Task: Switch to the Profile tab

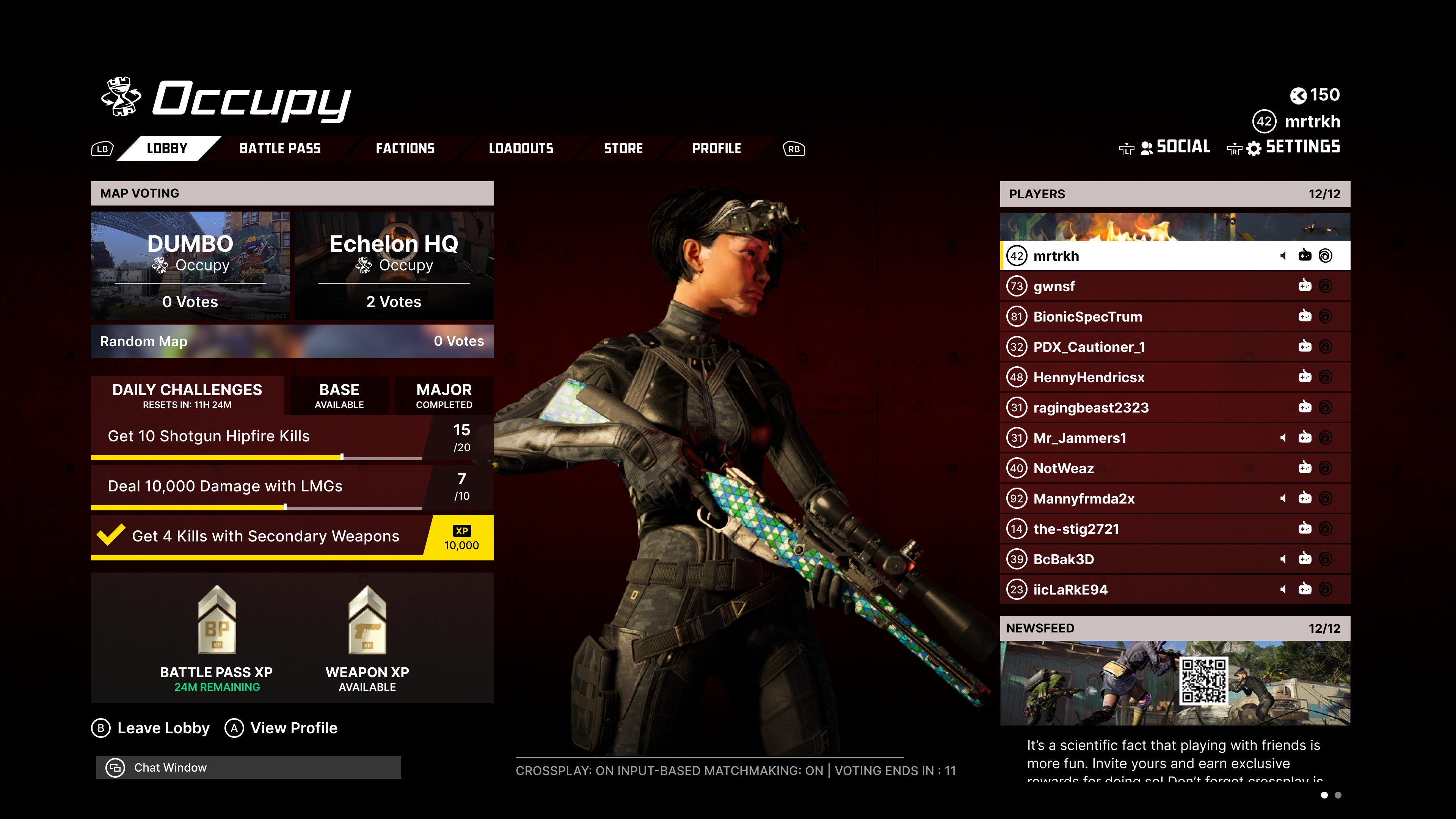Action: tap(716, 149)
